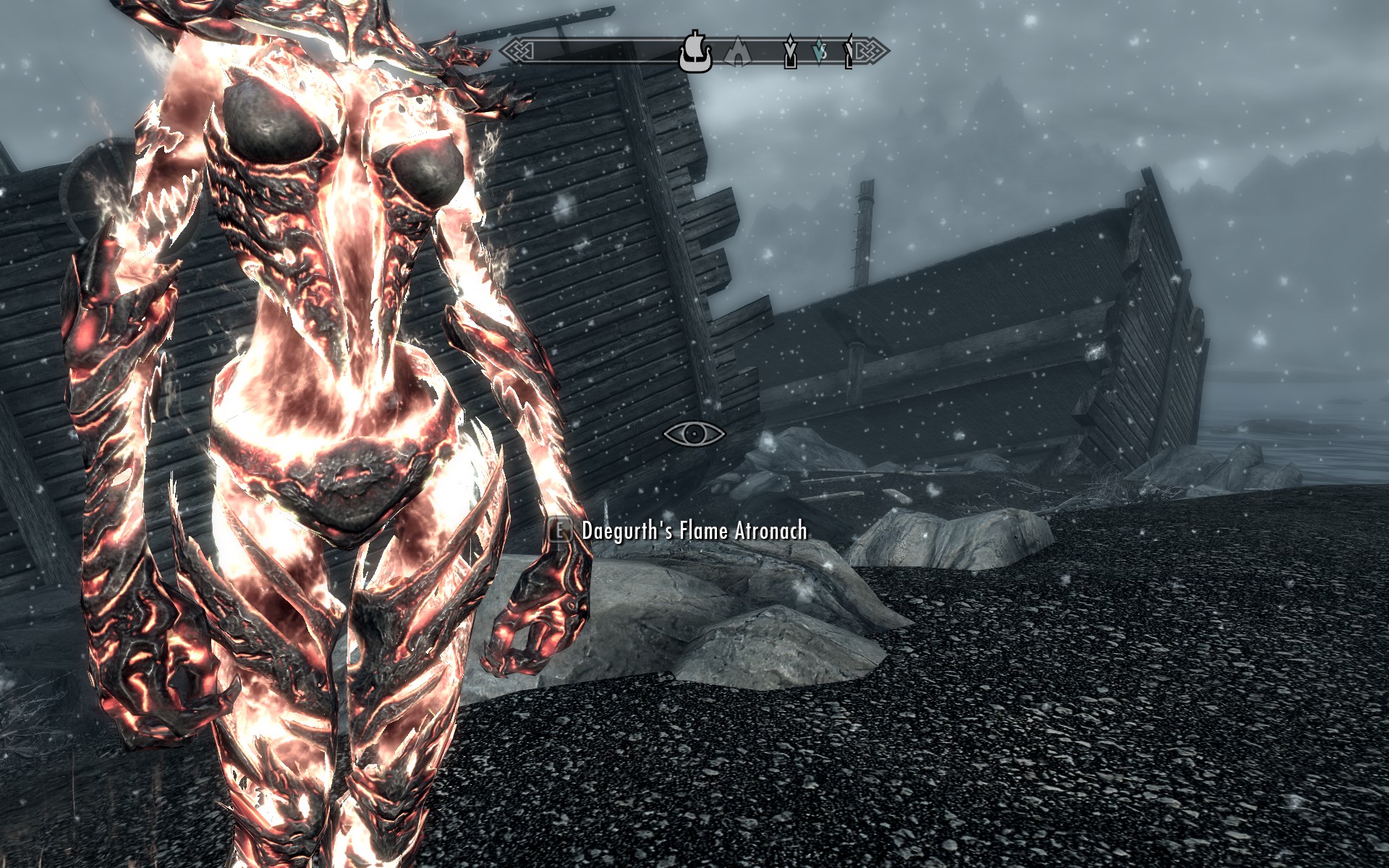Click the shipwreck marker on the compass
This screenshot has height=868, width=1389.
(x=695, y=52)
